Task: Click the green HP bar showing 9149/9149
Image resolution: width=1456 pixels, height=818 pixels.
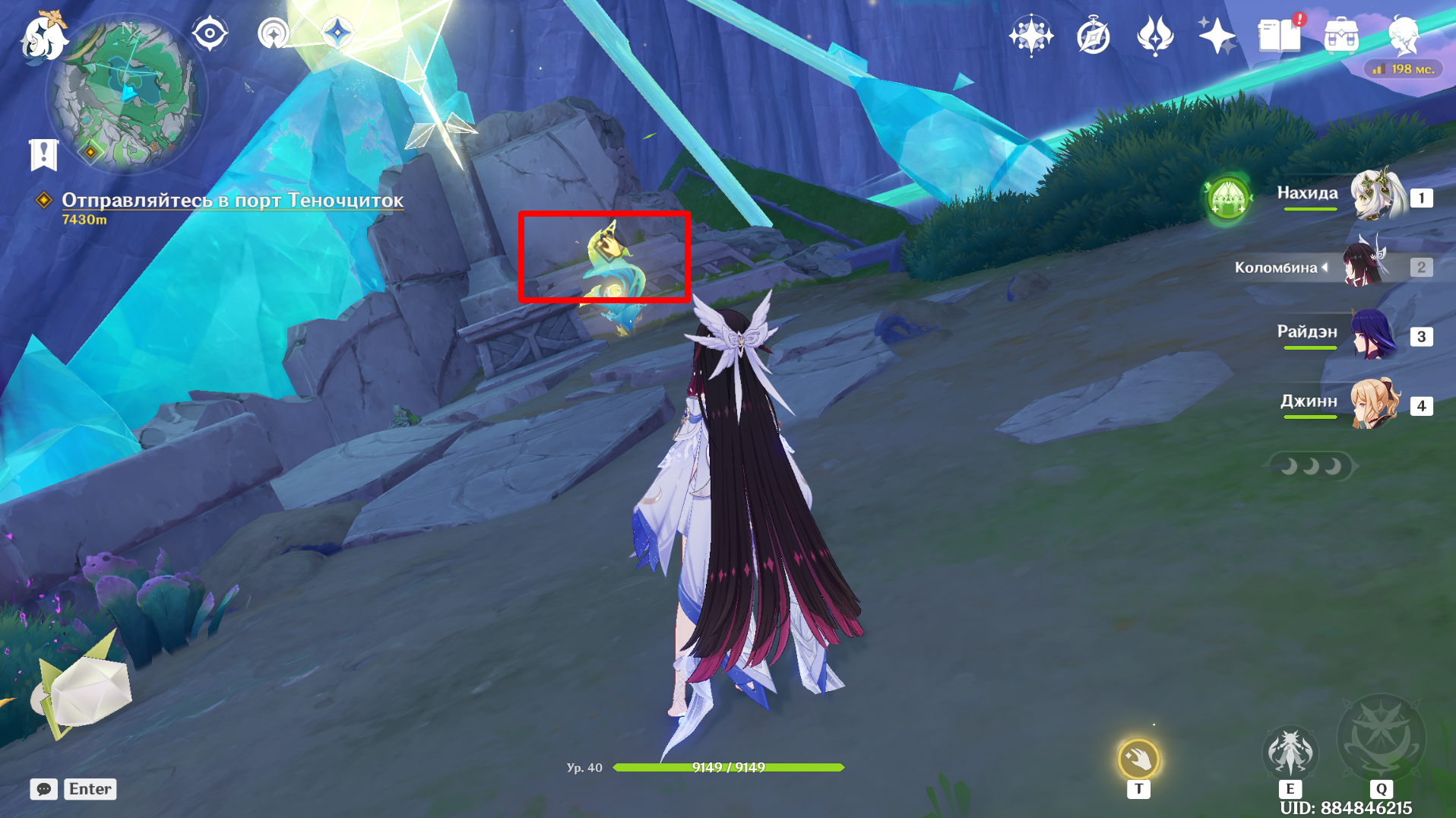Action: [x=728, y=768]
